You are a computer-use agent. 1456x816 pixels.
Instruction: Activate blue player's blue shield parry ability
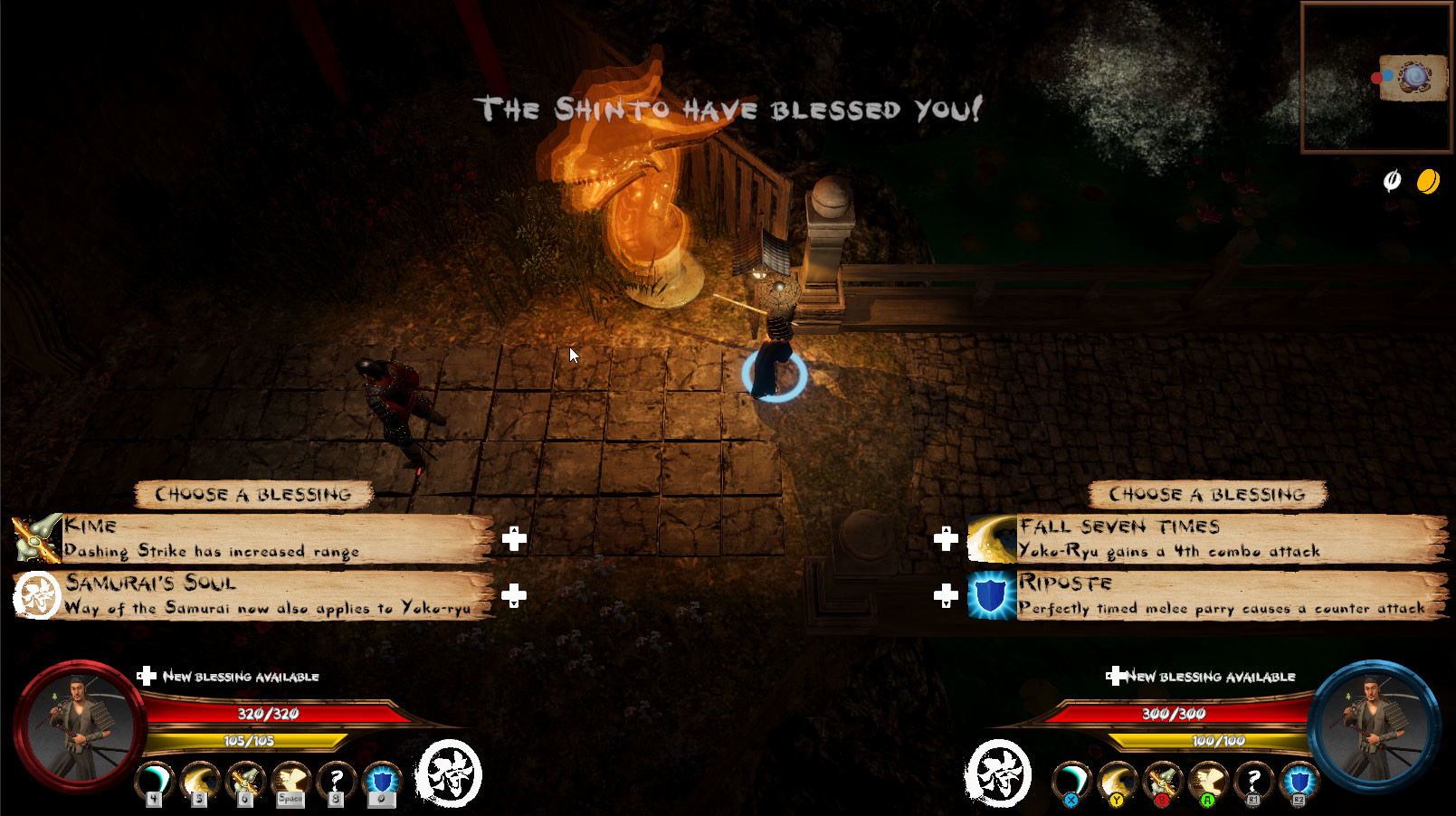(x=1299, y=781)
